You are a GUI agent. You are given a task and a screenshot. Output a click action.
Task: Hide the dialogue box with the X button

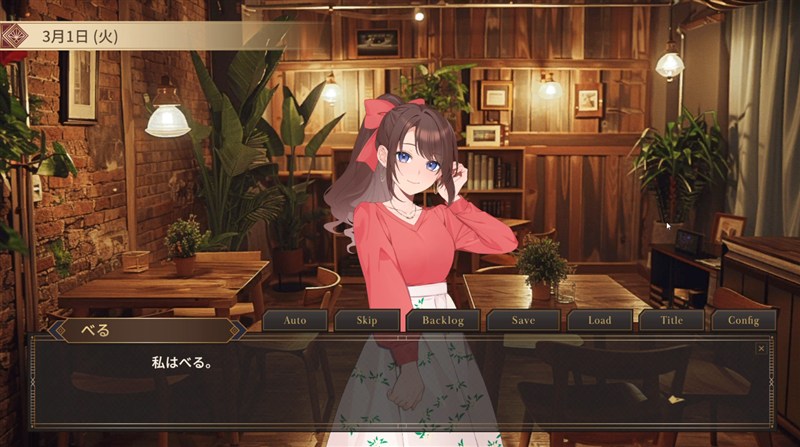[x=761, y=348]
